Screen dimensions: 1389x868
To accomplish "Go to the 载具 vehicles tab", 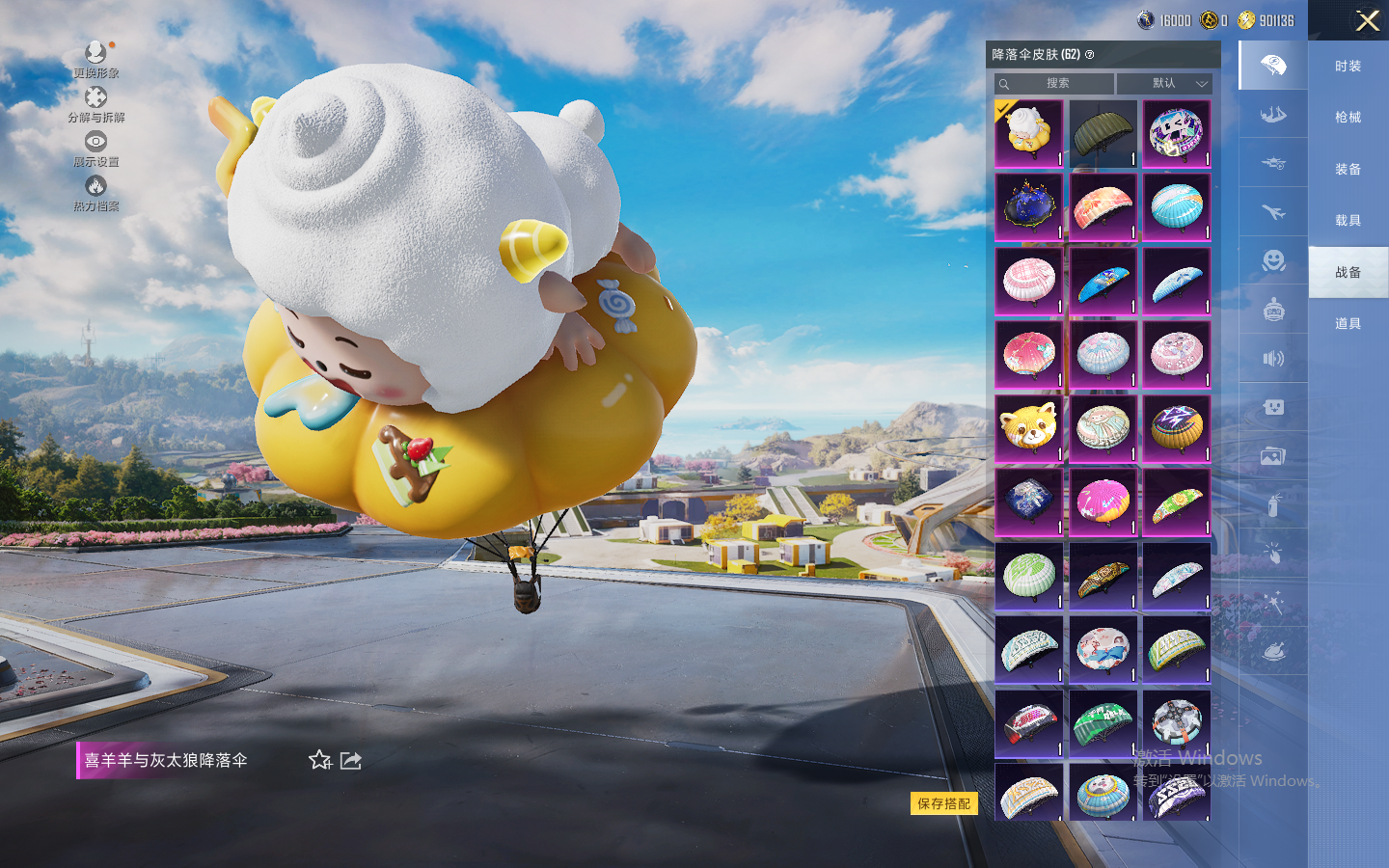I will click(x=1348, y=221).
